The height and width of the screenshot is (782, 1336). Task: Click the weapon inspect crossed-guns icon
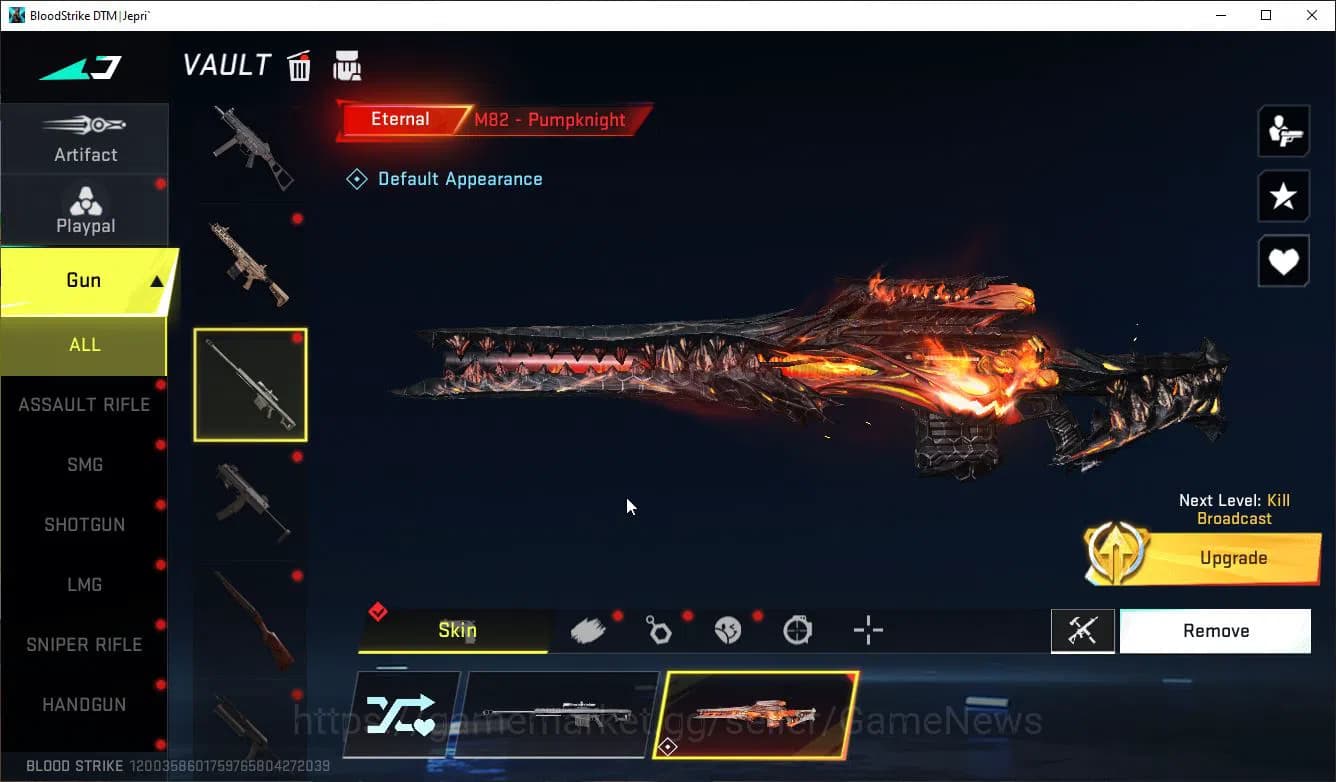[x=1083, y=630]
